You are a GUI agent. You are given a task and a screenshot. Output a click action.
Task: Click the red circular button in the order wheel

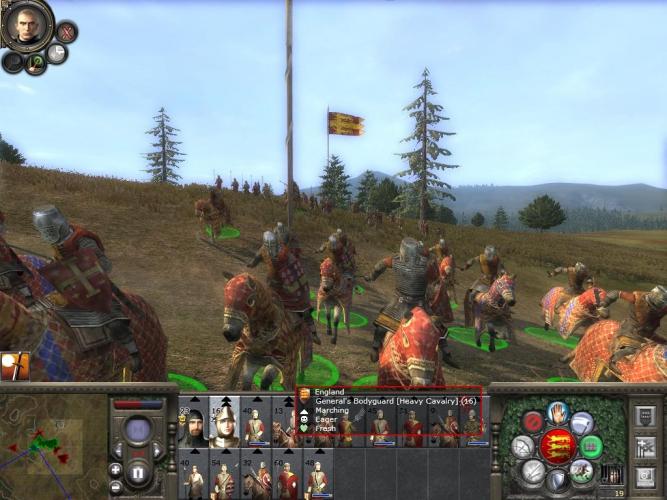tap(532, 422)
